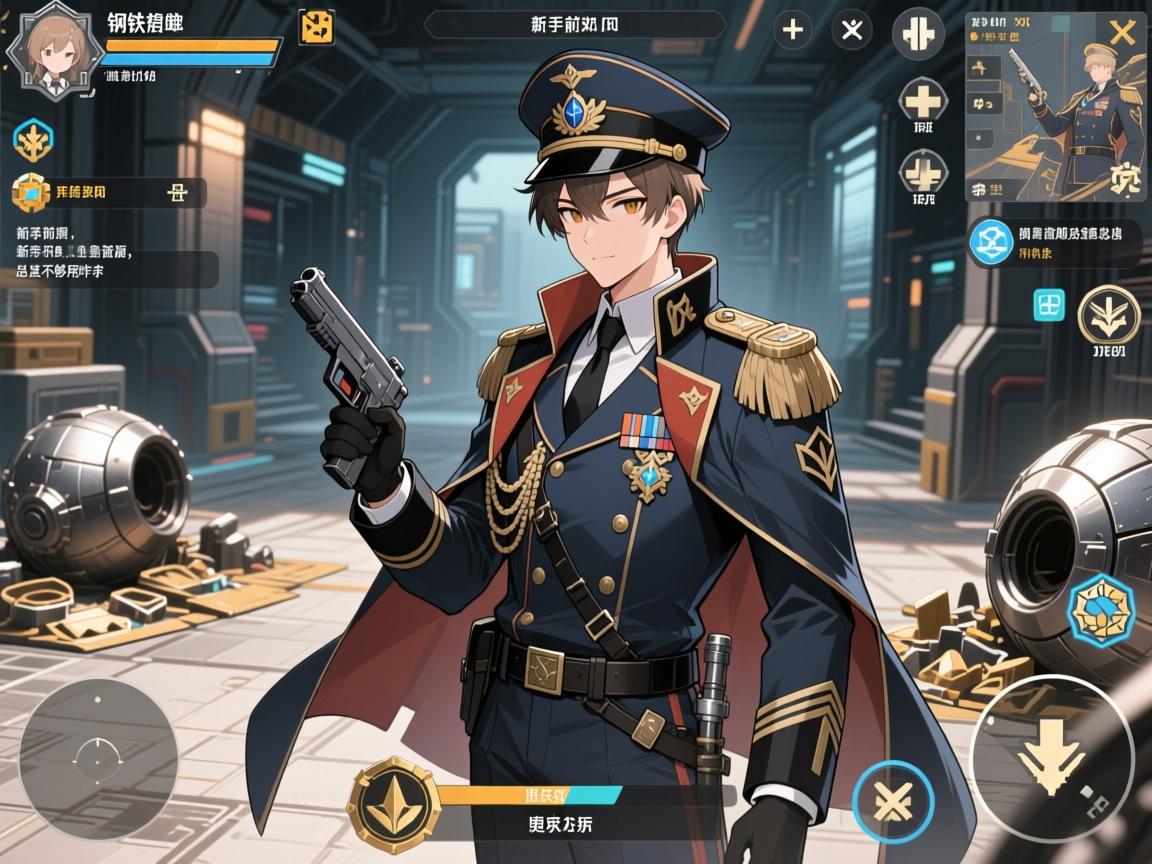Click the orange dice icon beside health bars

click(x=317, y=27)
